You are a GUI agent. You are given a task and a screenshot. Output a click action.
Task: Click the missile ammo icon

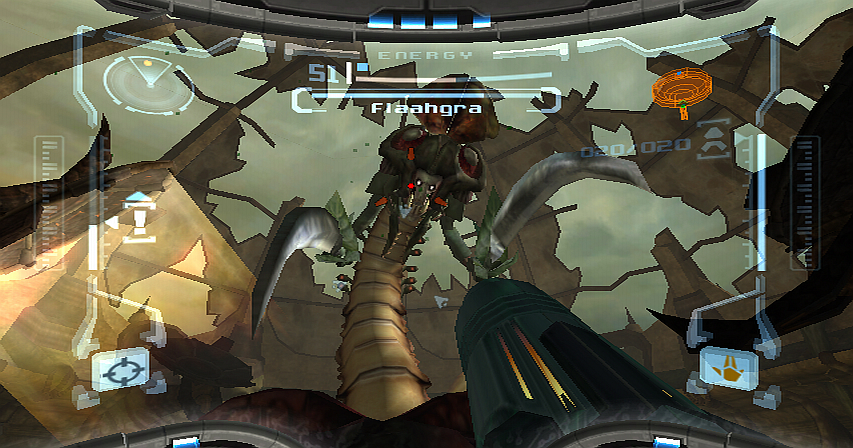click(x=714, y=141)
